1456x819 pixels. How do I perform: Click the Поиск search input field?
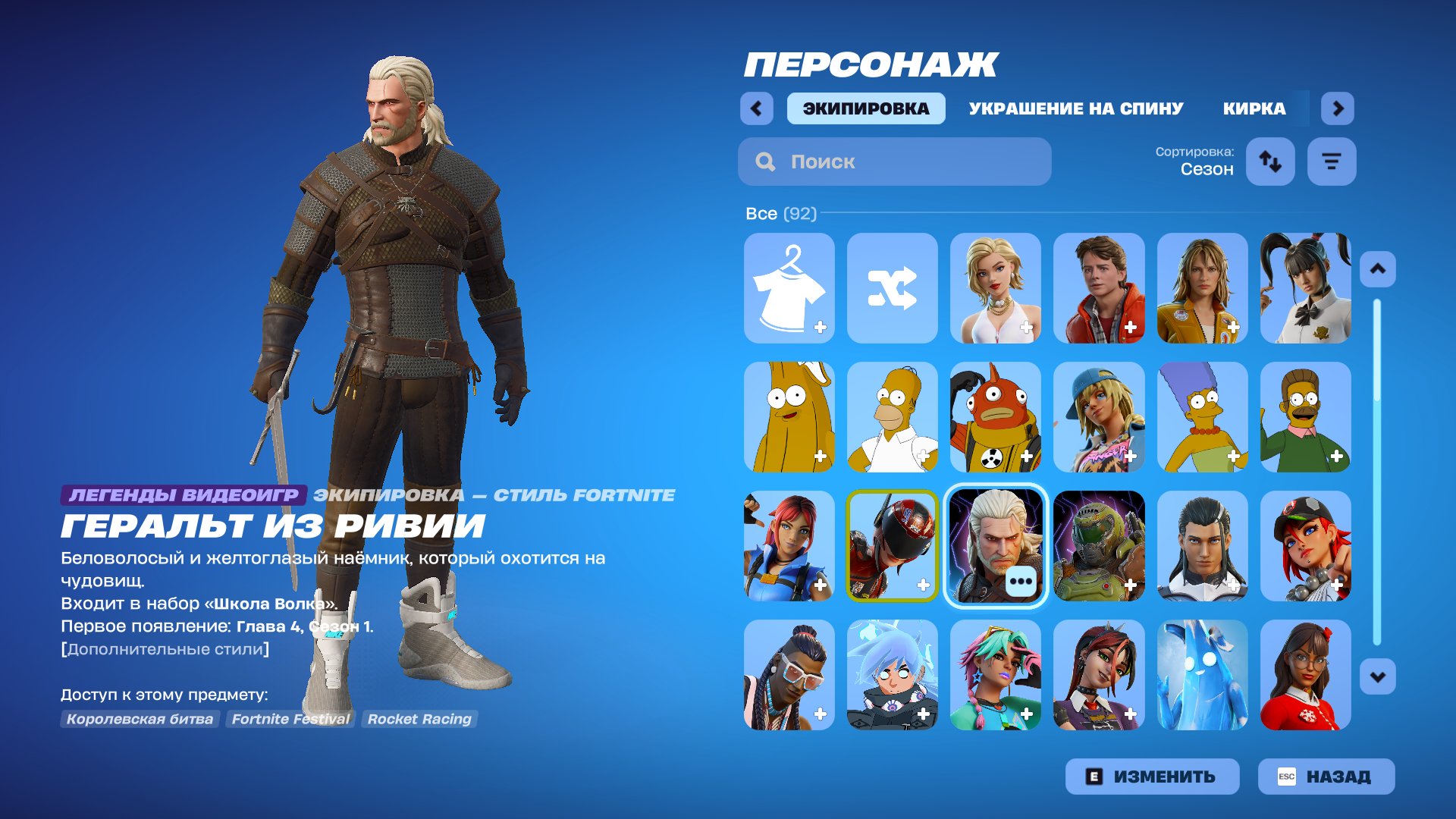[x=895, y=162]
